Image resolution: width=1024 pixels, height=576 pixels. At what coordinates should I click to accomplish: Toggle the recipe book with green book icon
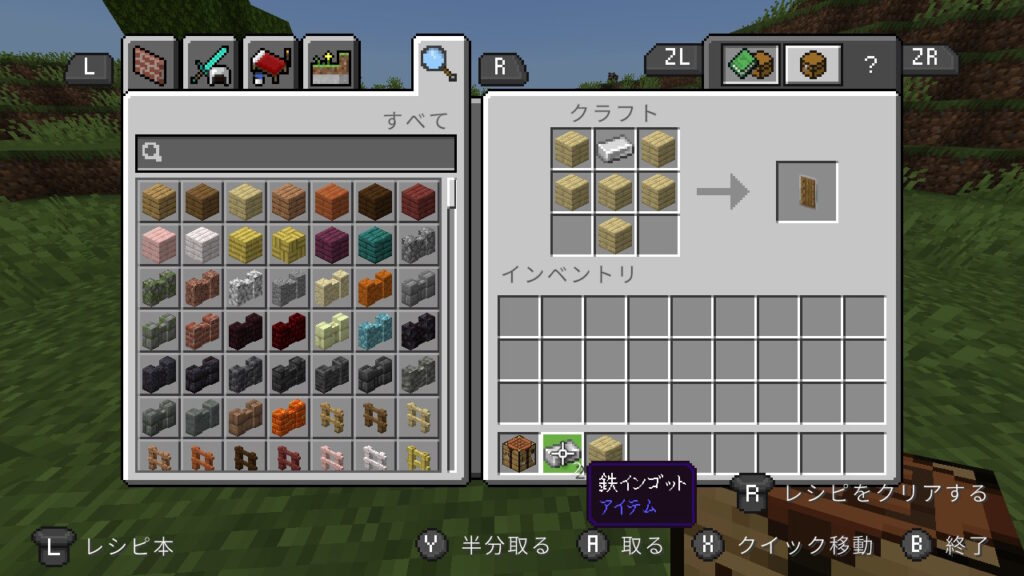tap(750, 65)
